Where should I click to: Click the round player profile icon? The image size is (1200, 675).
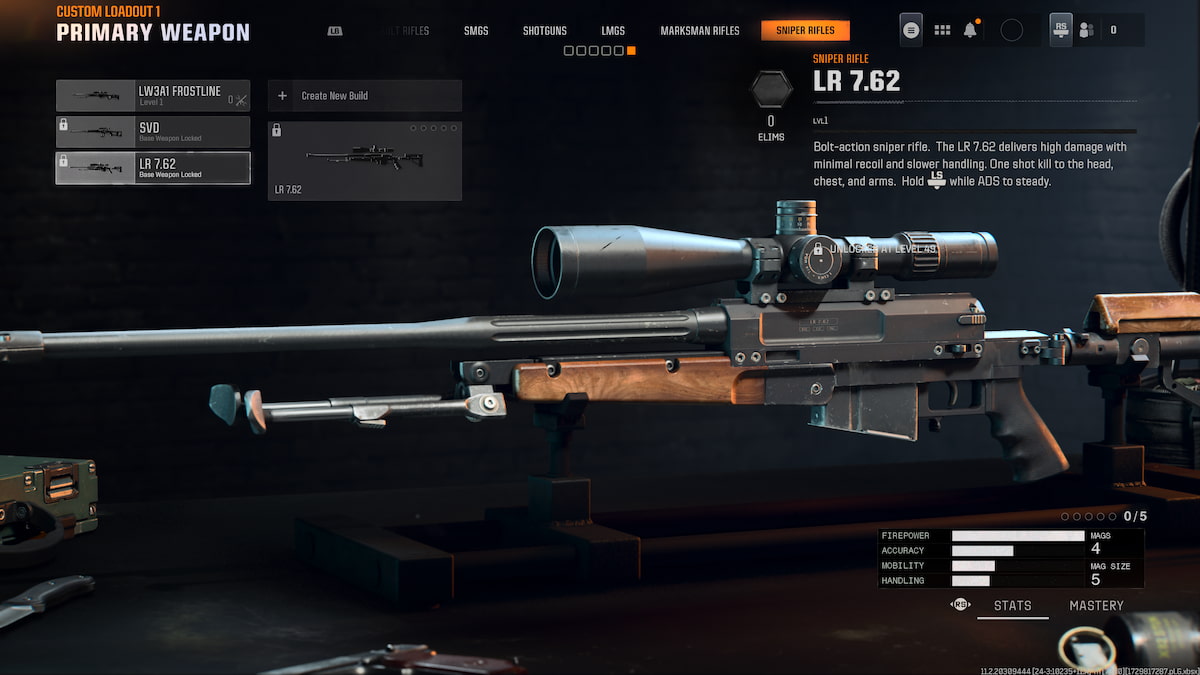1011,30
